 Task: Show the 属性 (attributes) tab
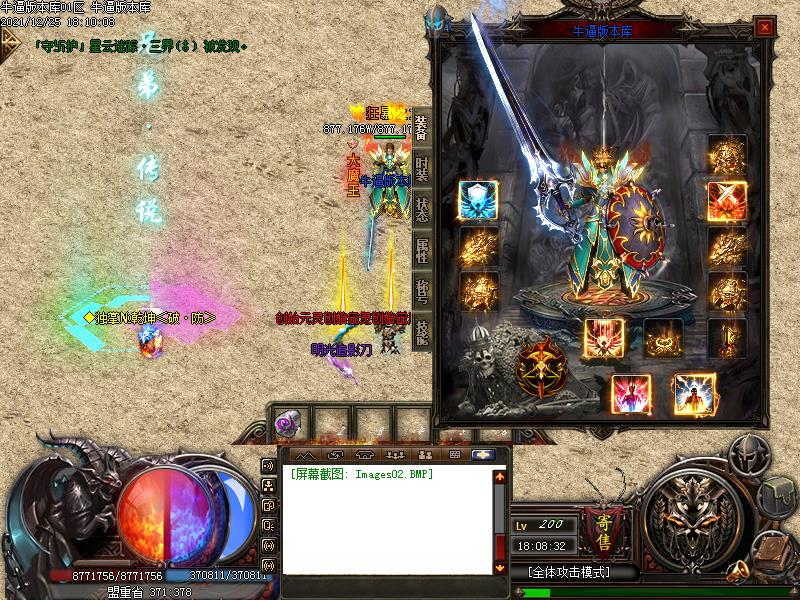tap(421, 249)
